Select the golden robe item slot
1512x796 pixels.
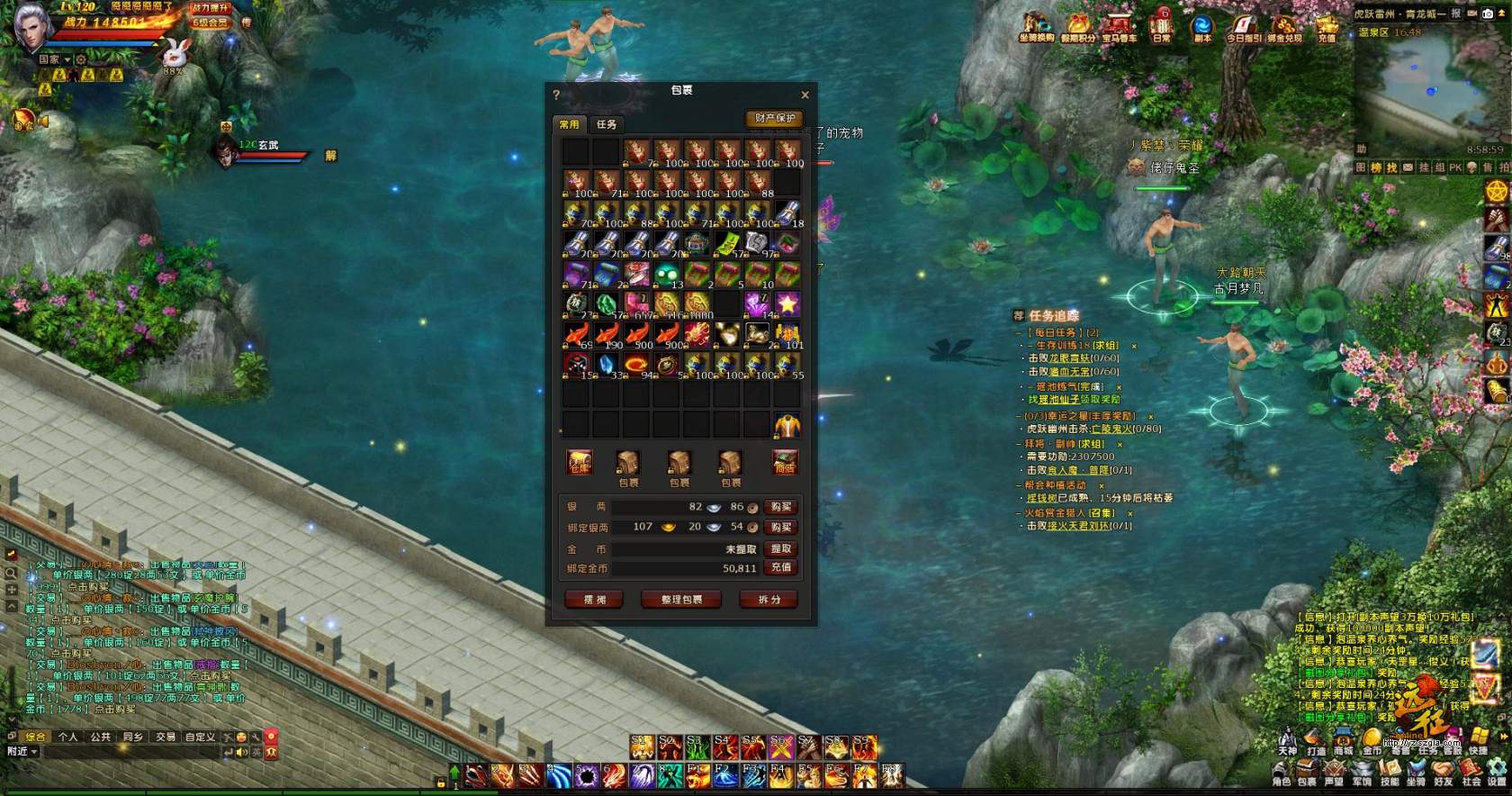tap(787, 424)
